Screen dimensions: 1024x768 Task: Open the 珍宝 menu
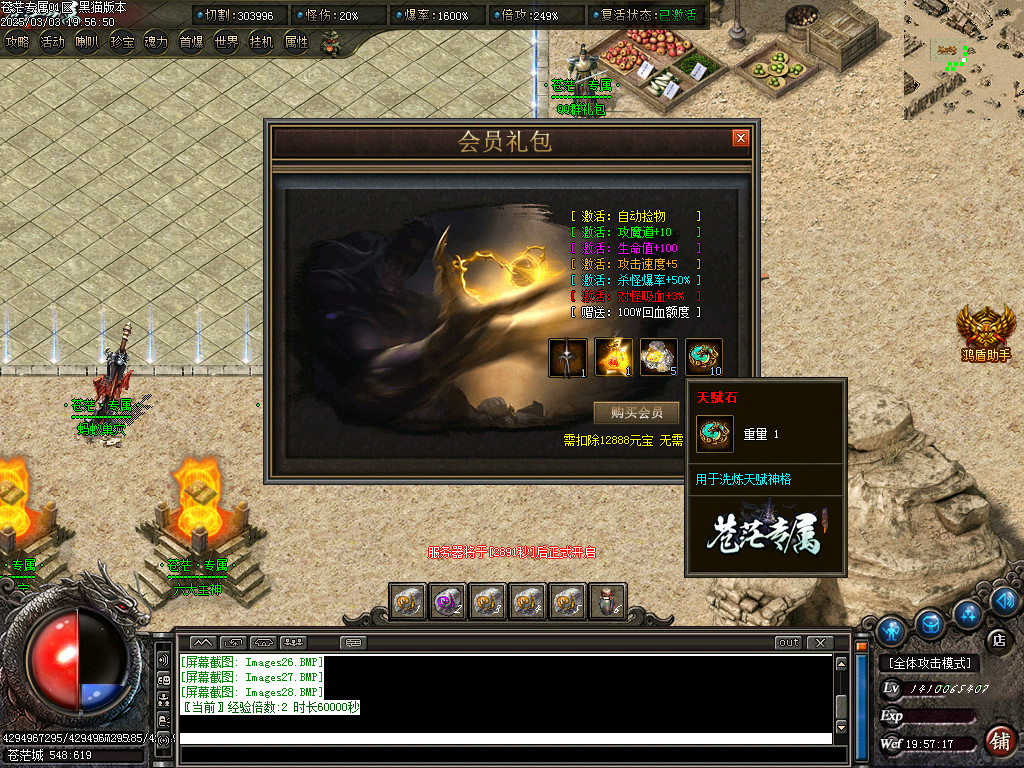[122, 42]
